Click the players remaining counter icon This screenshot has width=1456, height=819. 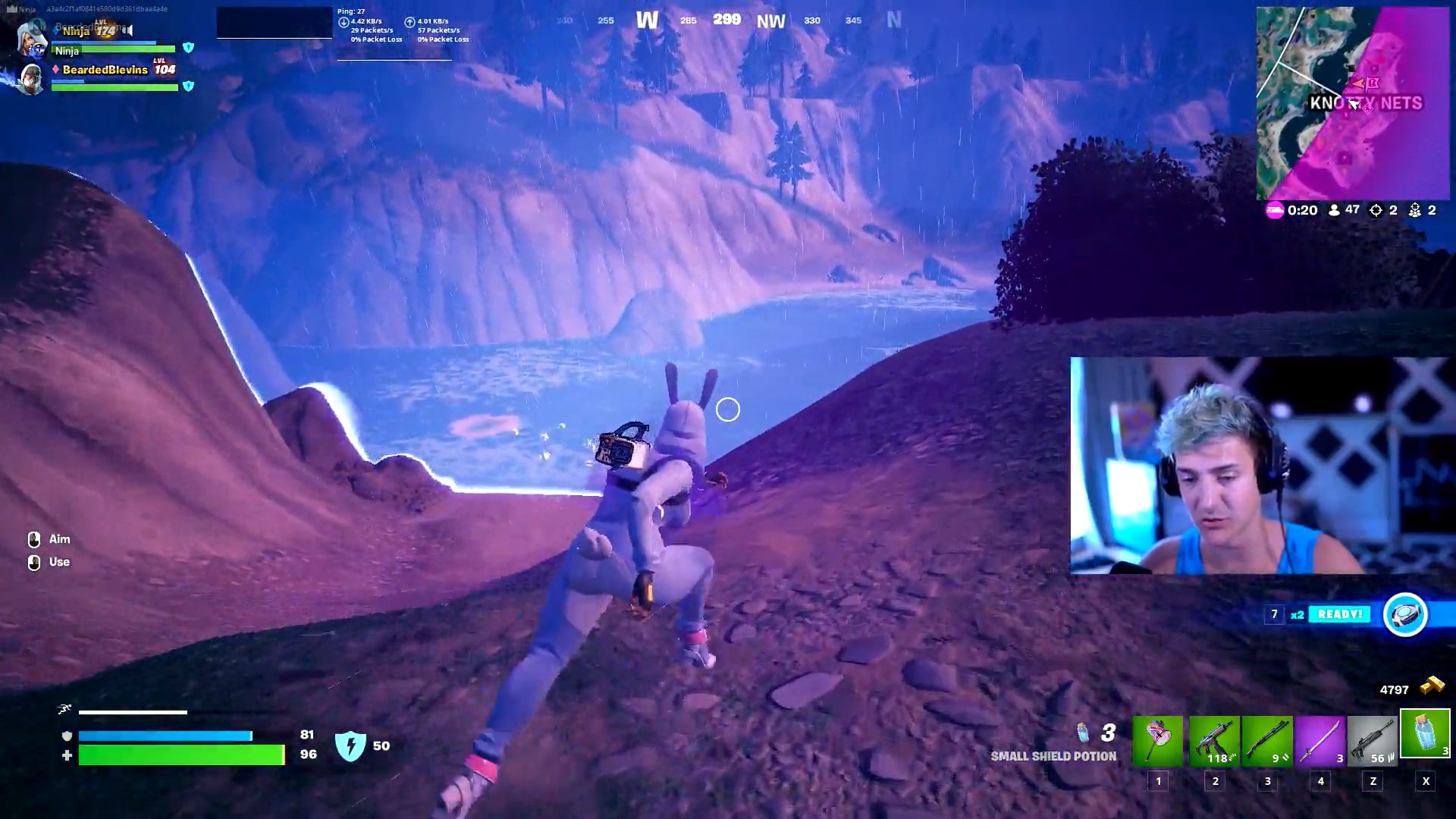pos(1335,210)
